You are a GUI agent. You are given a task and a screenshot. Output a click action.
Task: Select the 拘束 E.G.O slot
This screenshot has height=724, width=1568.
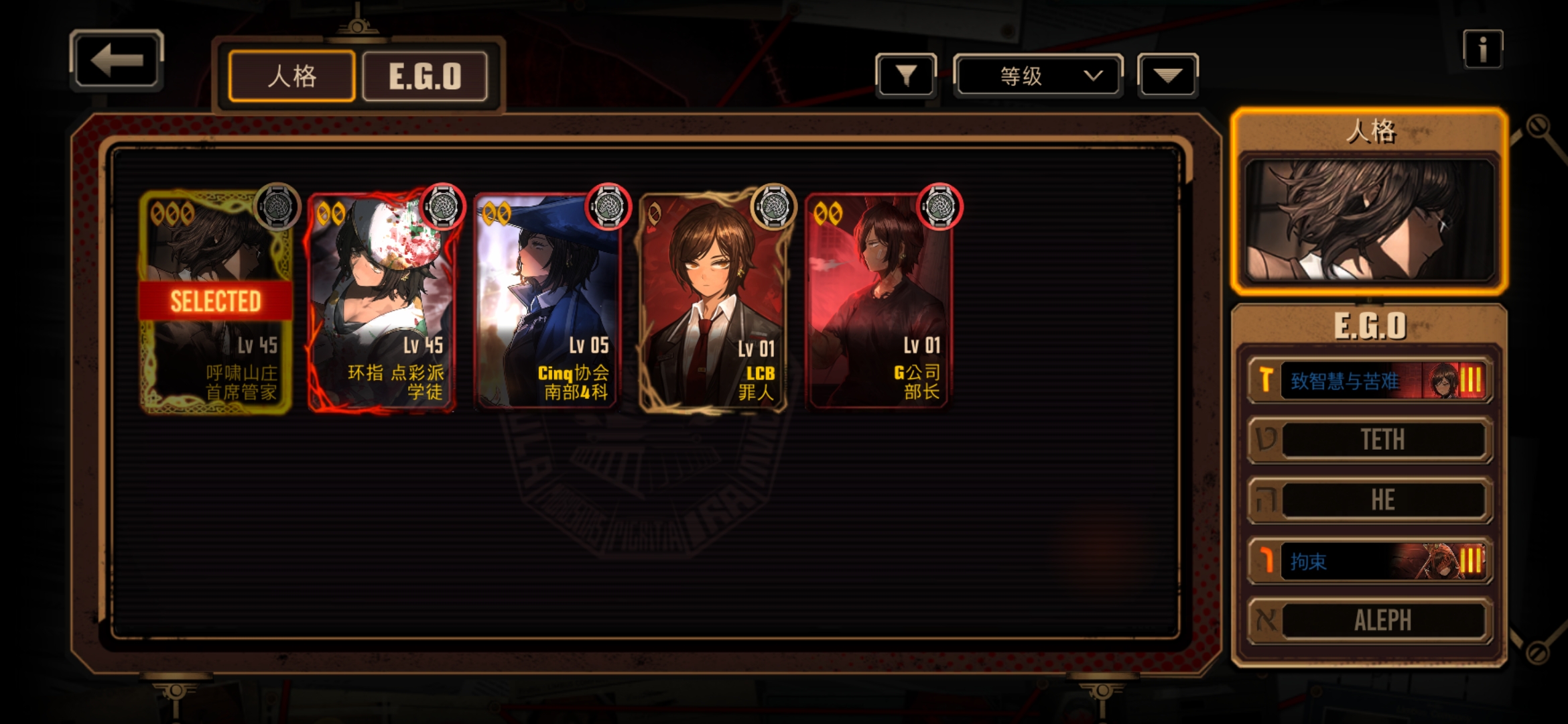pos(1370,560)
